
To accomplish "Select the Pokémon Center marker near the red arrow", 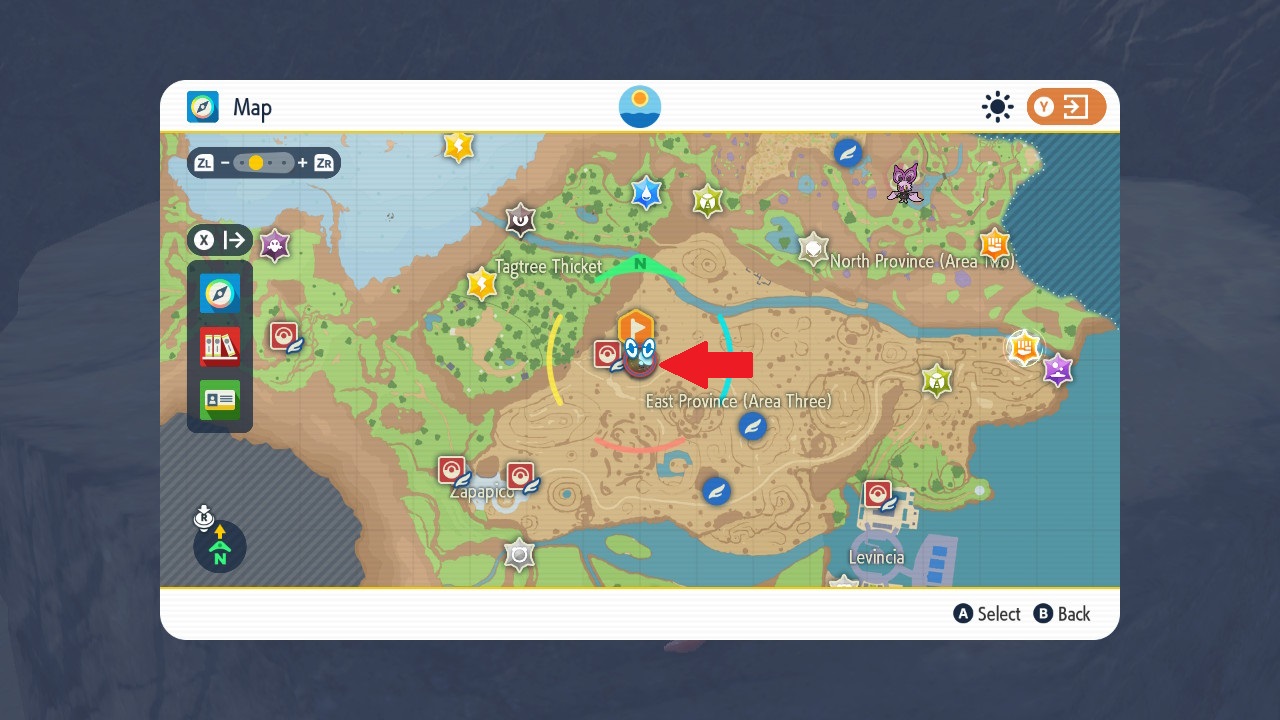I will tap(608, 353).
